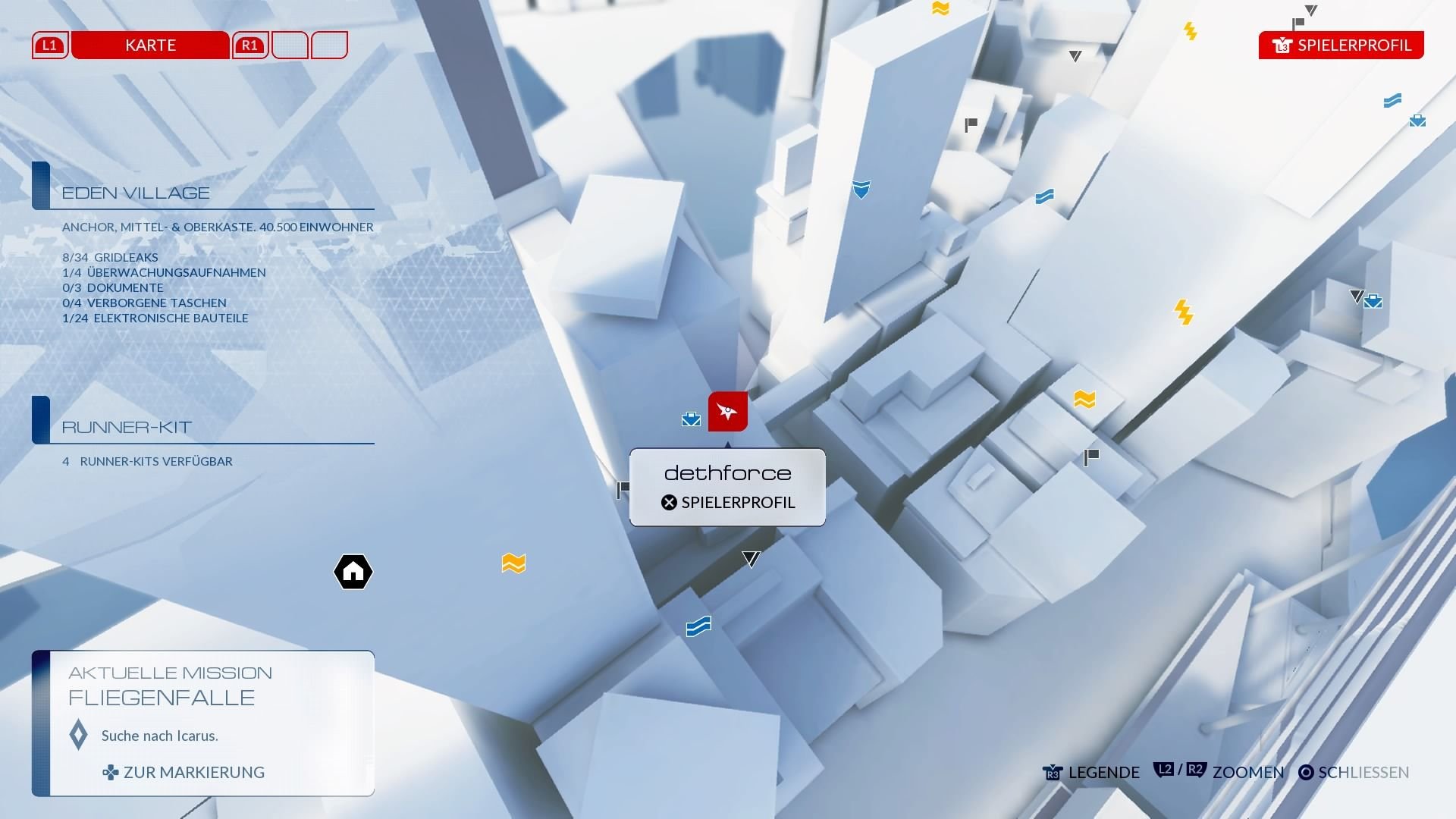Select the blue envelope icon beside the player marker
The image size is (1456, 819).
(690, 418)
